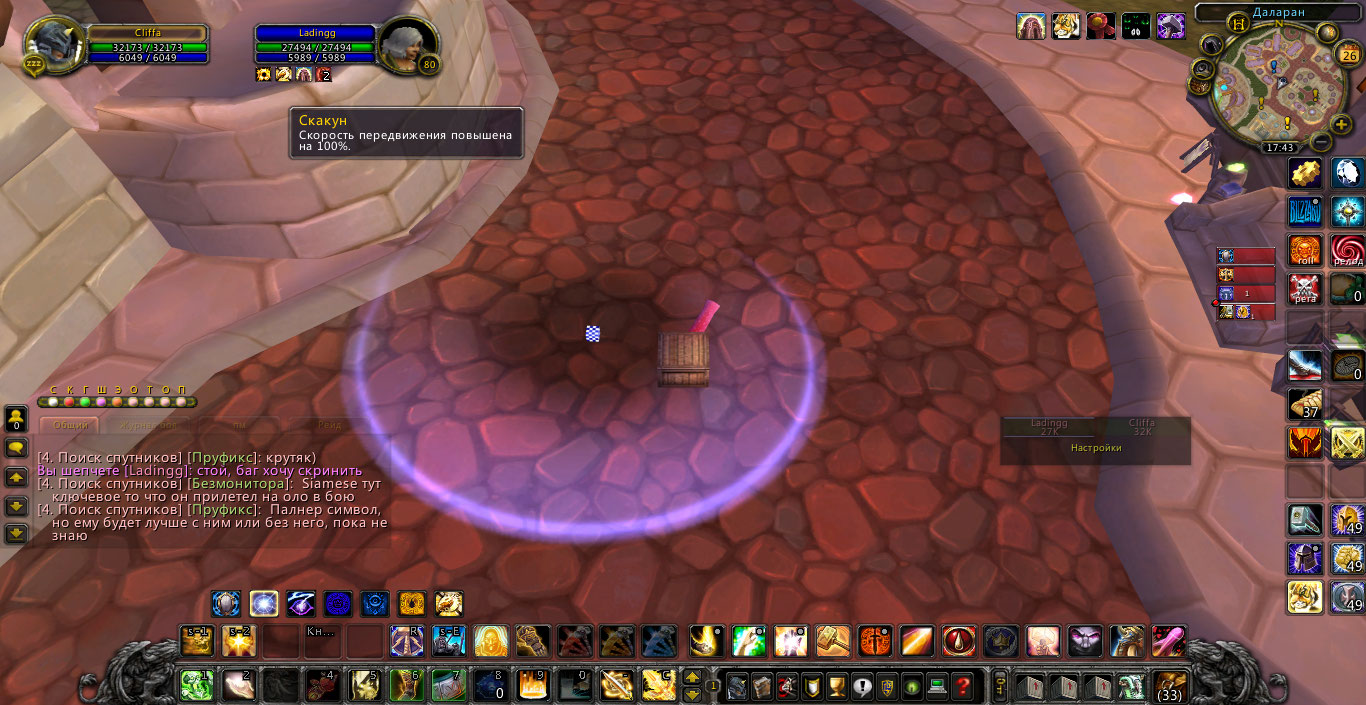This screenshot has width=1366, height=705.
Task: Select the Ladingg target portrait
Action: 409,45
